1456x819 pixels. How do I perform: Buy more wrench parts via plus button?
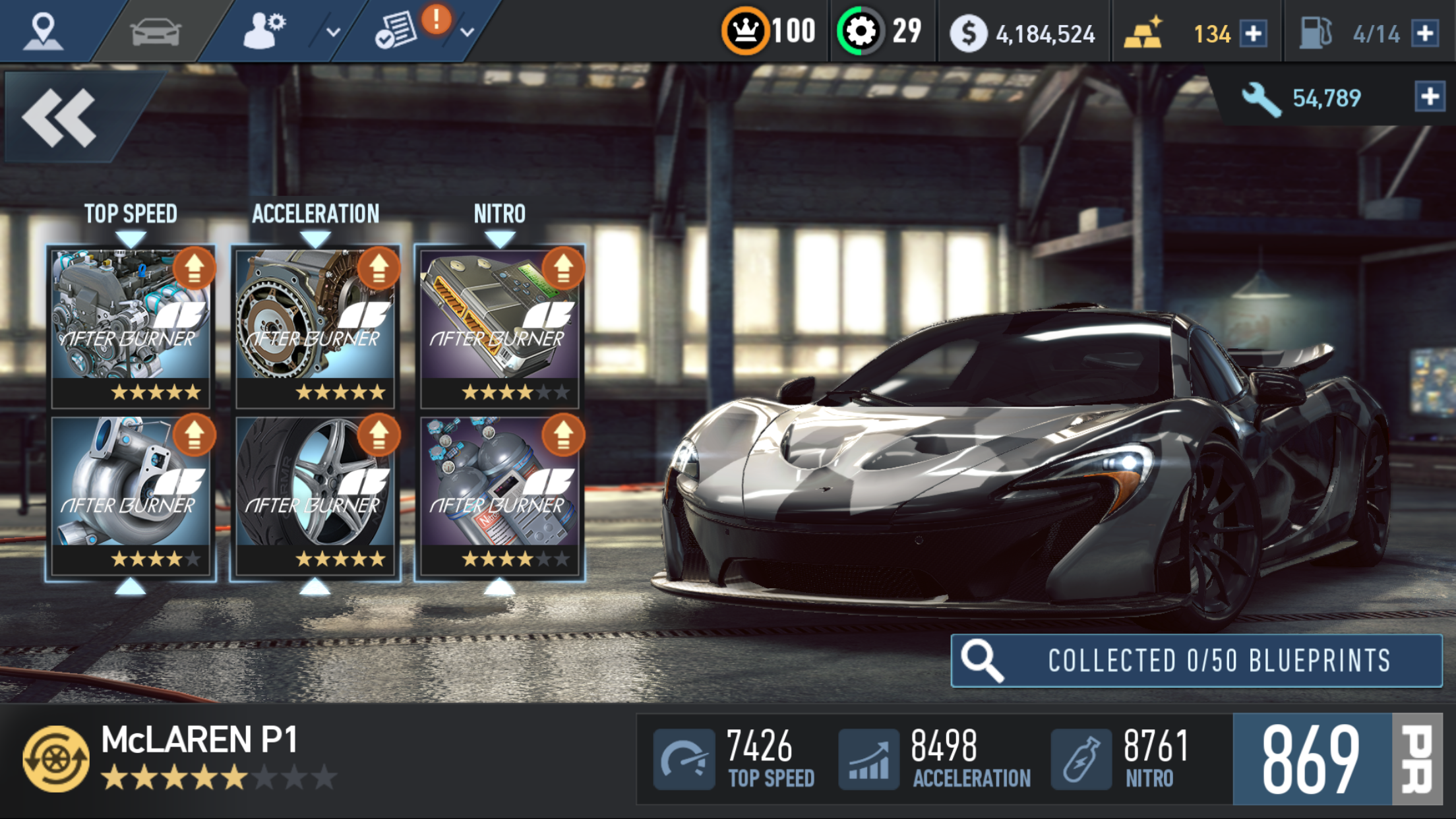tap(1430, 97)
